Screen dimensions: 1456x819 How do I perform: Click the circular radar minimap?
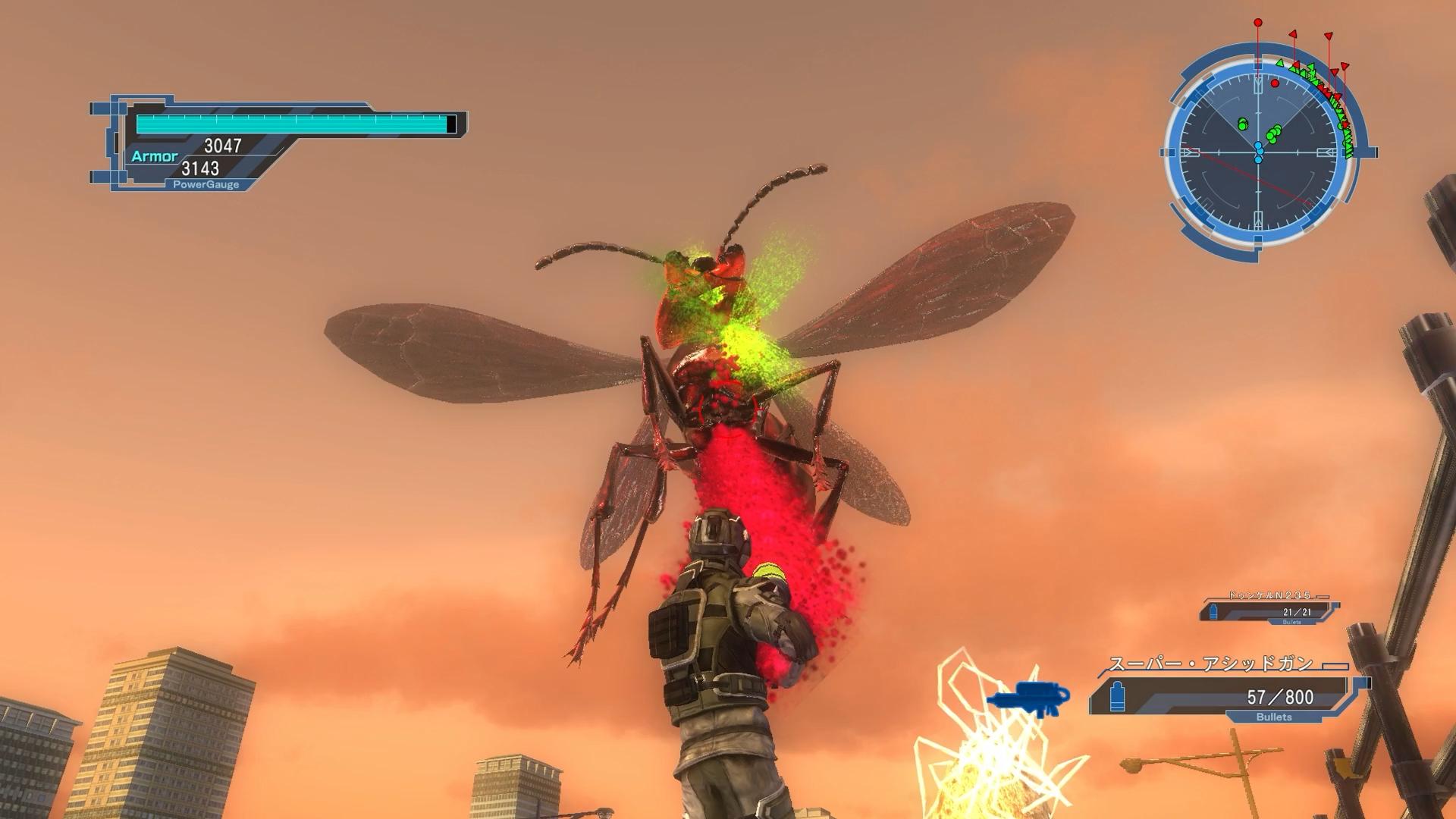[x=1259, y=152]
